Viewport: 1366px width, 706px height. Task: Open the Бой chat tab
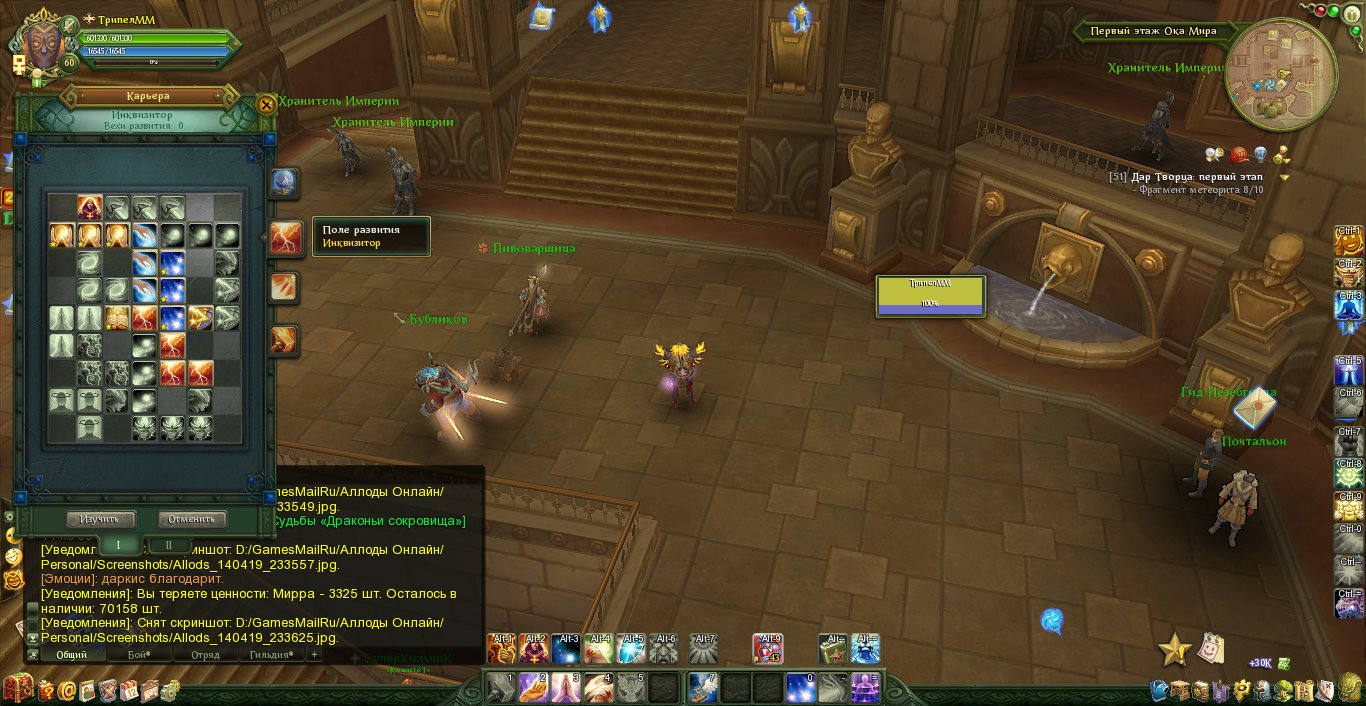pyautogui.click(x=138, y=654)
